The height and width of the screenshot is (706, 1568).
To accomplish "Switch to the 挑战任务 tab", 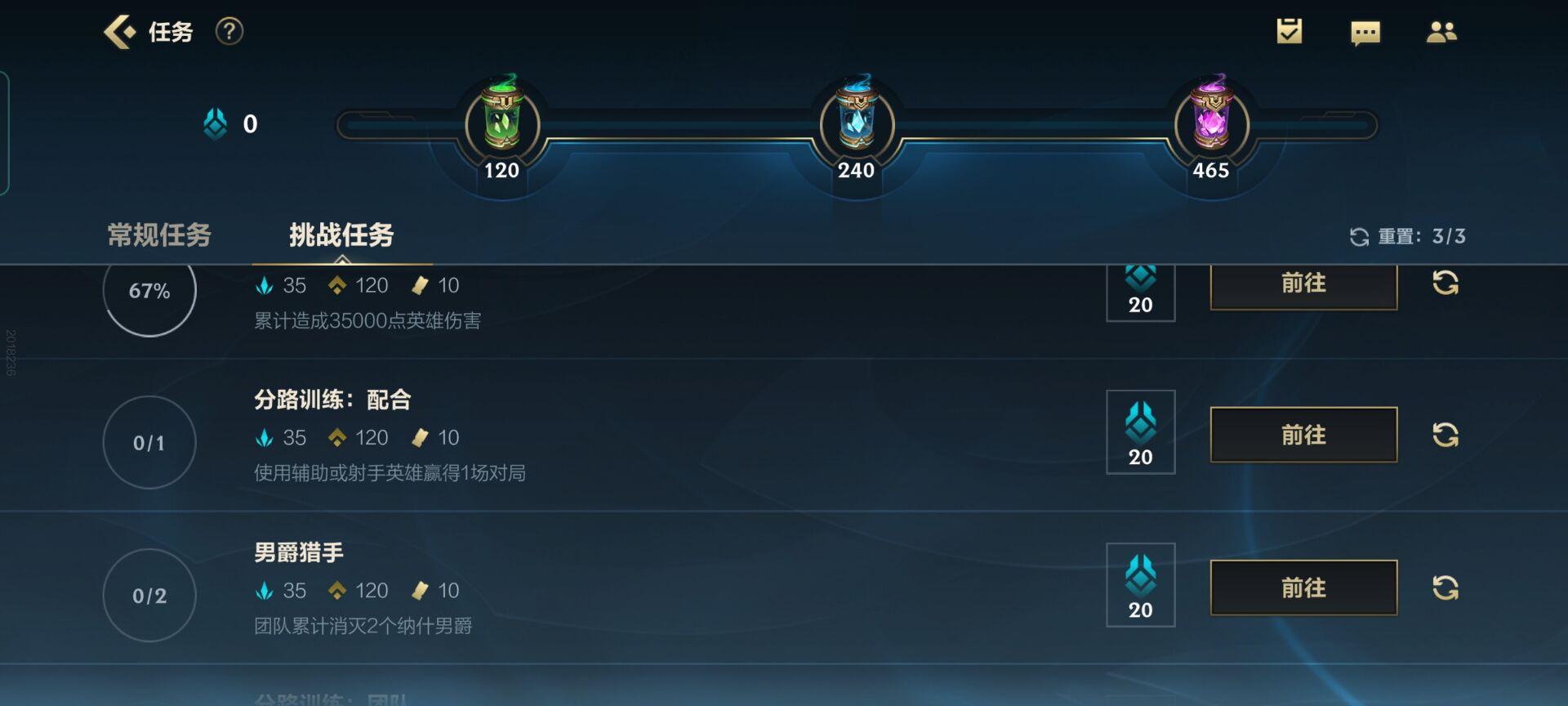I will click(x=341, y=235).
